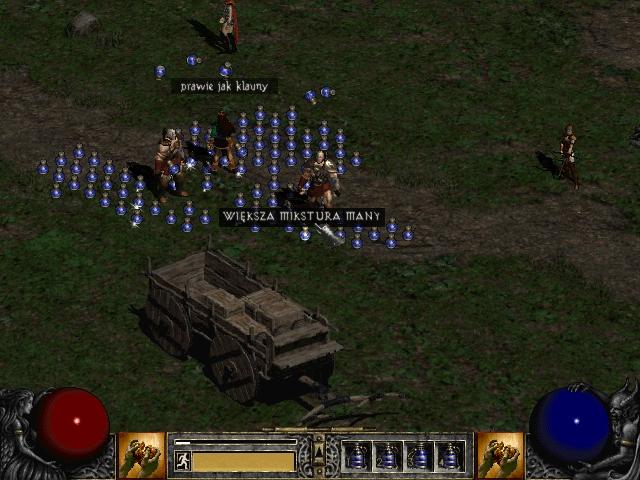Viewport: 640px width, 480px height.
Task: Open the left mouse skill selector
Action: pyautogui.click(x=142, y=455)
